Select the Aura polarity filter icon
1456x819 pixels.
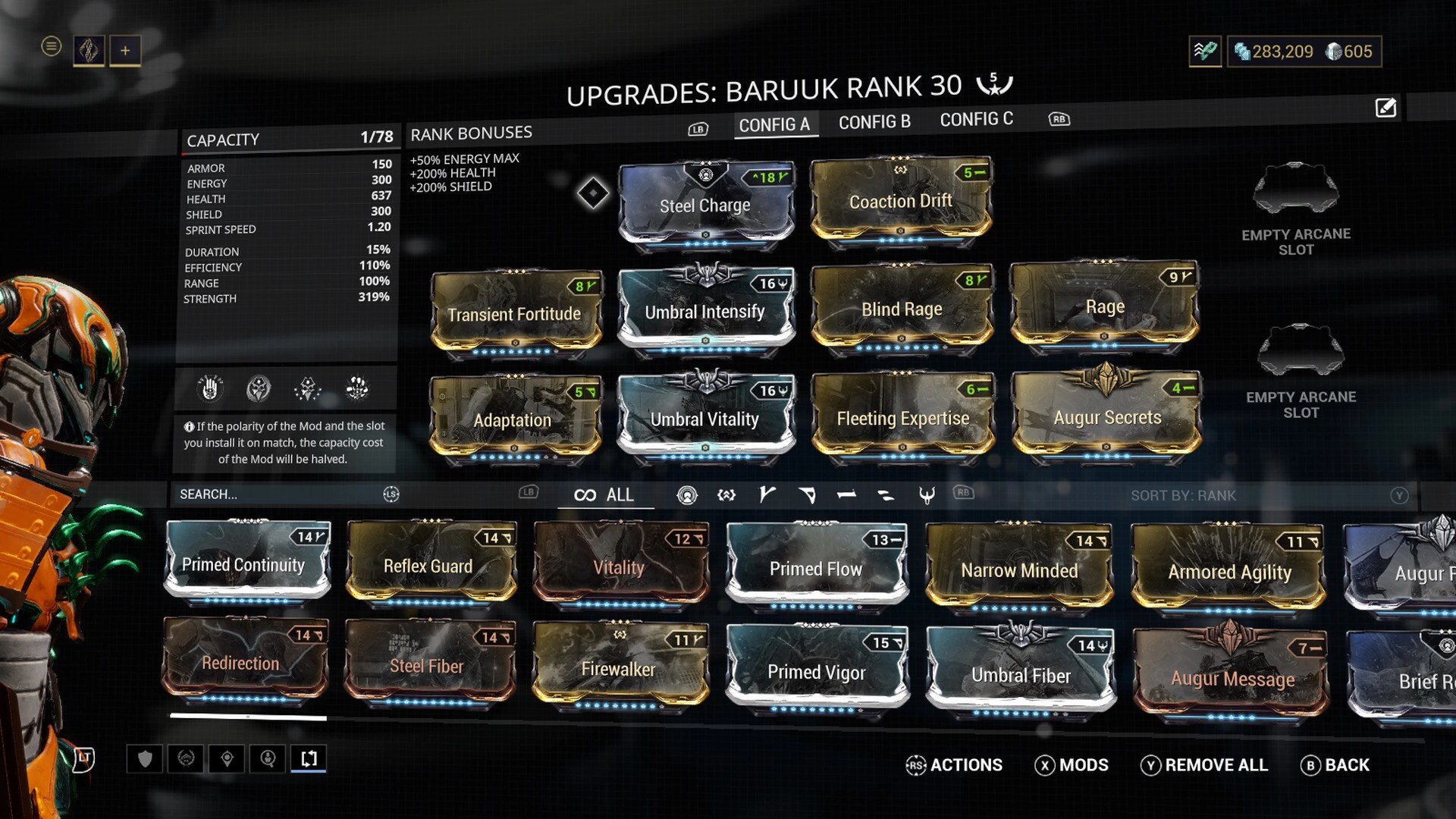click(x=686, y=495)
